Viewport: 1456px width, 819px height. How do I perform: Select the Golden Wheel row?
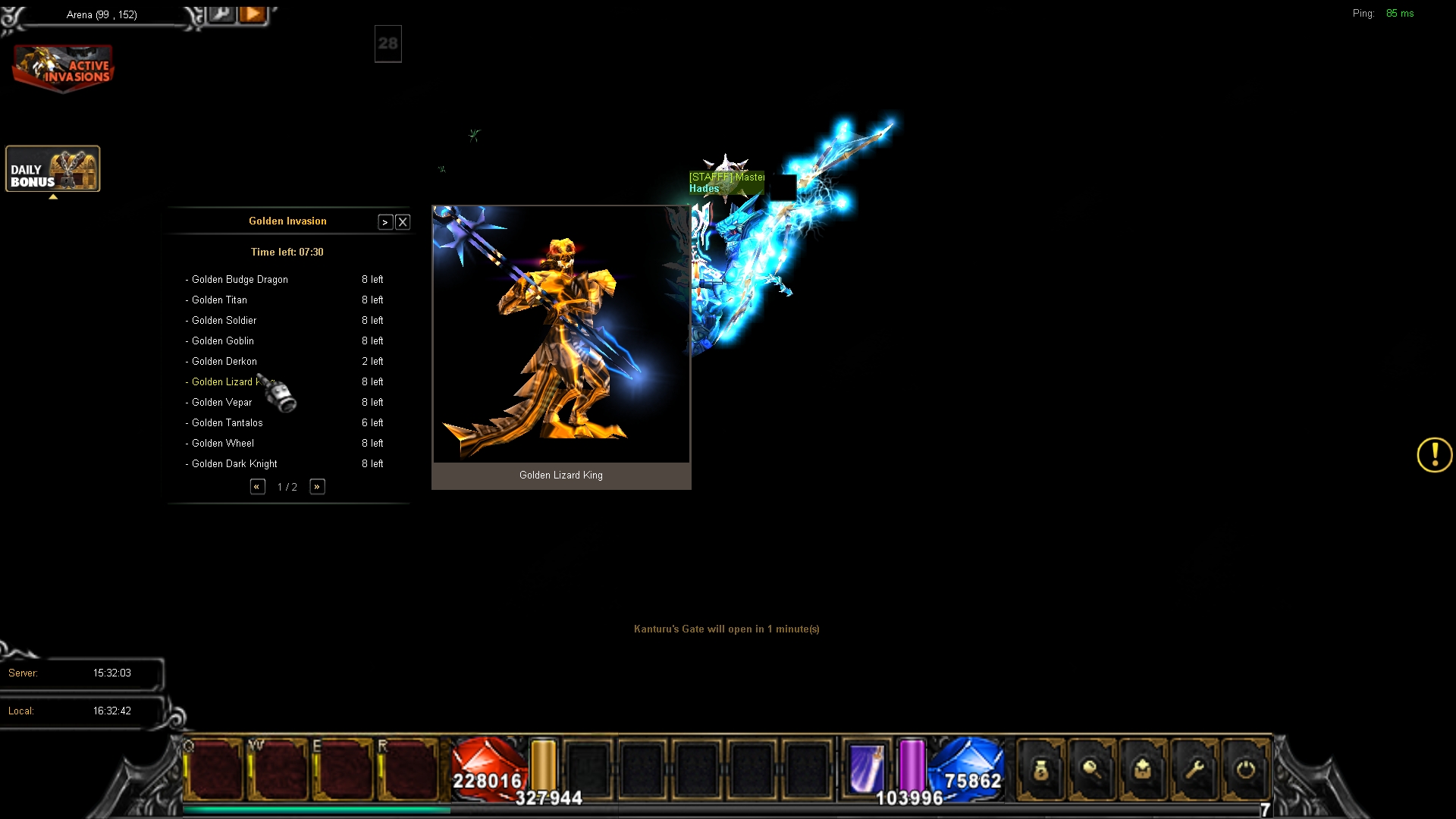point(222,444)
